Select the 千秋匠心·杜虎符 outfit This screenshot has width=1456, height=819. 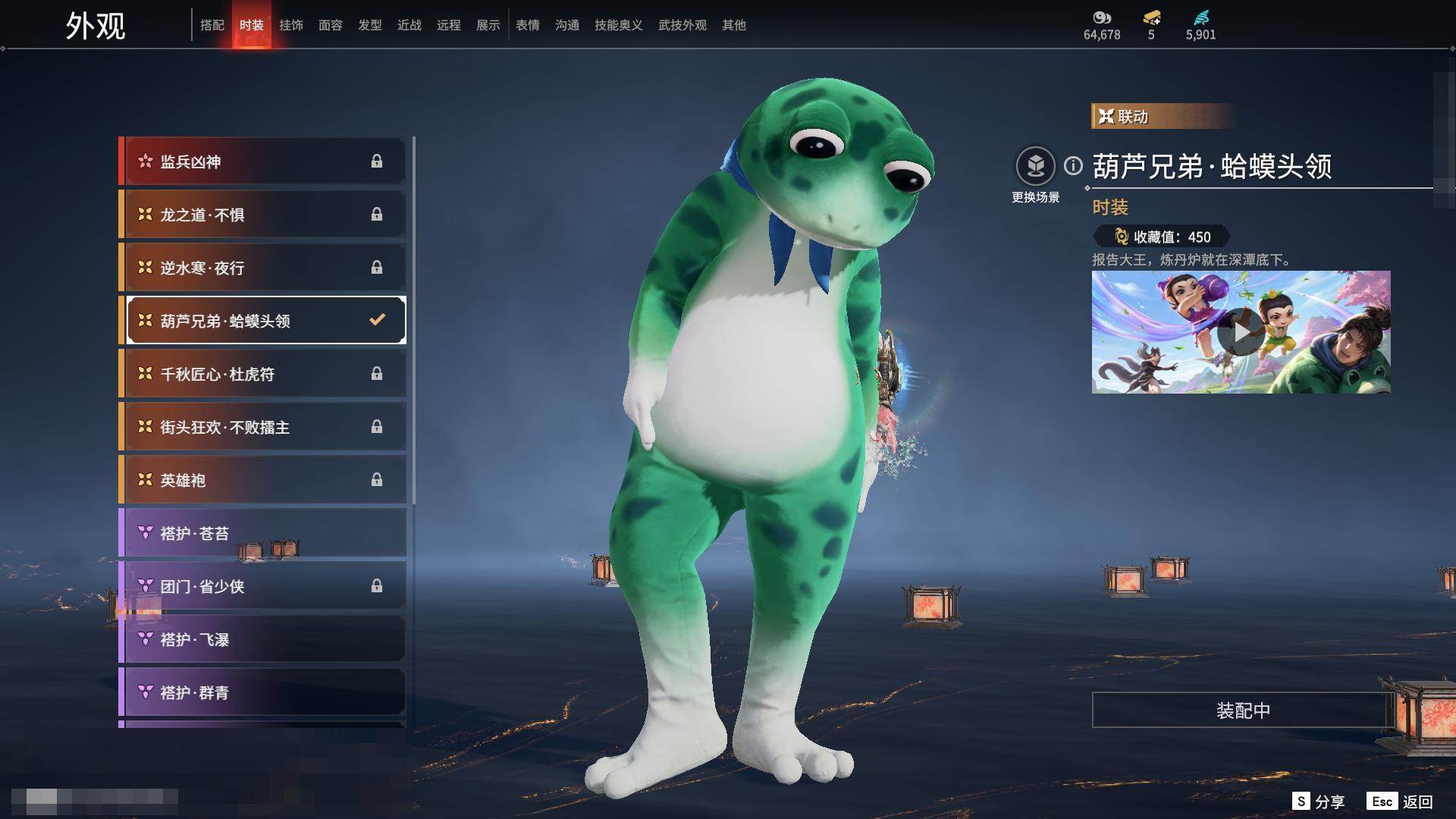263,374
